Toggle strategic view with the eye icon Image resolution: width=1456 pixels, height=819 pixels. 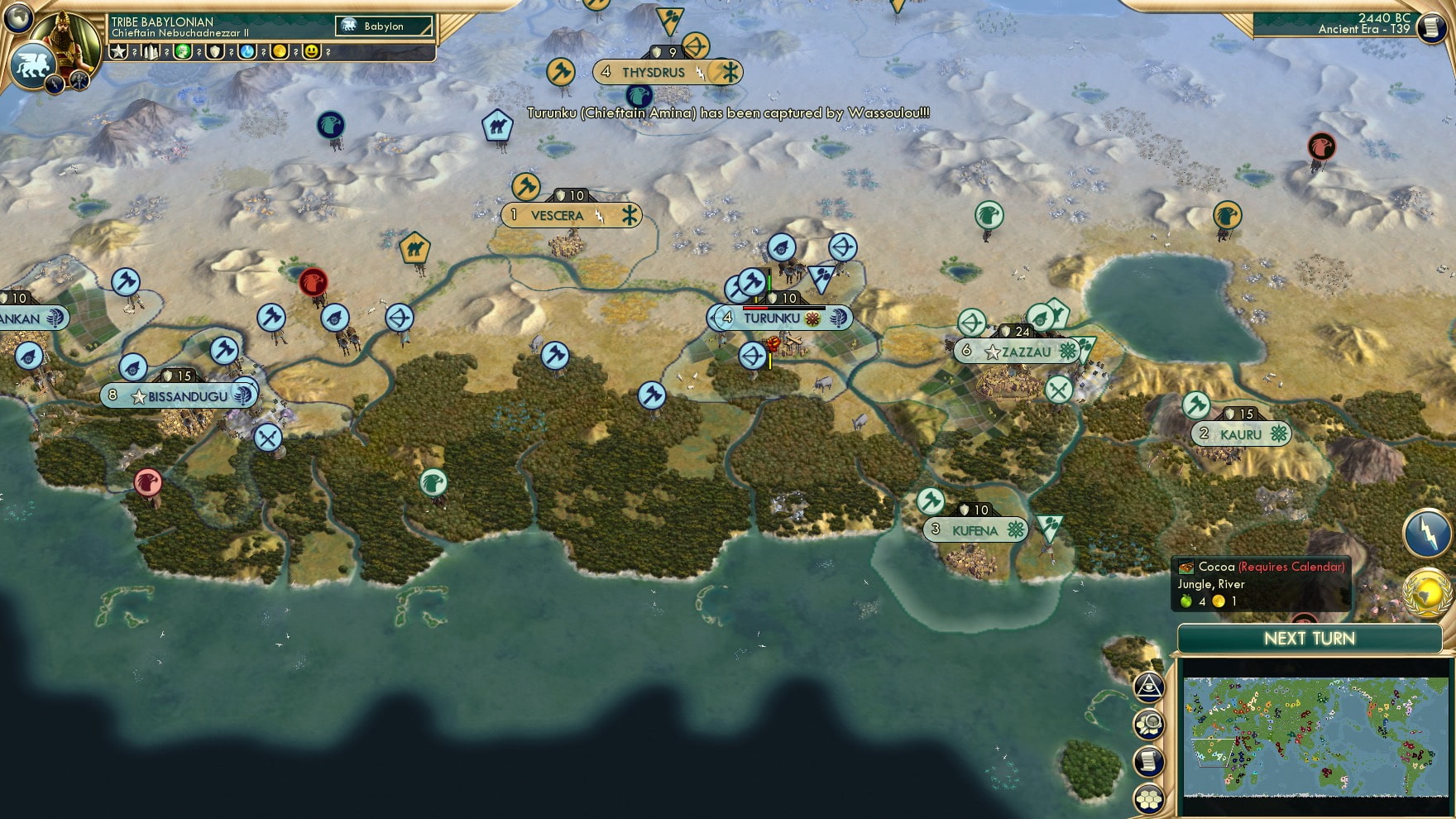(1150, 687)
